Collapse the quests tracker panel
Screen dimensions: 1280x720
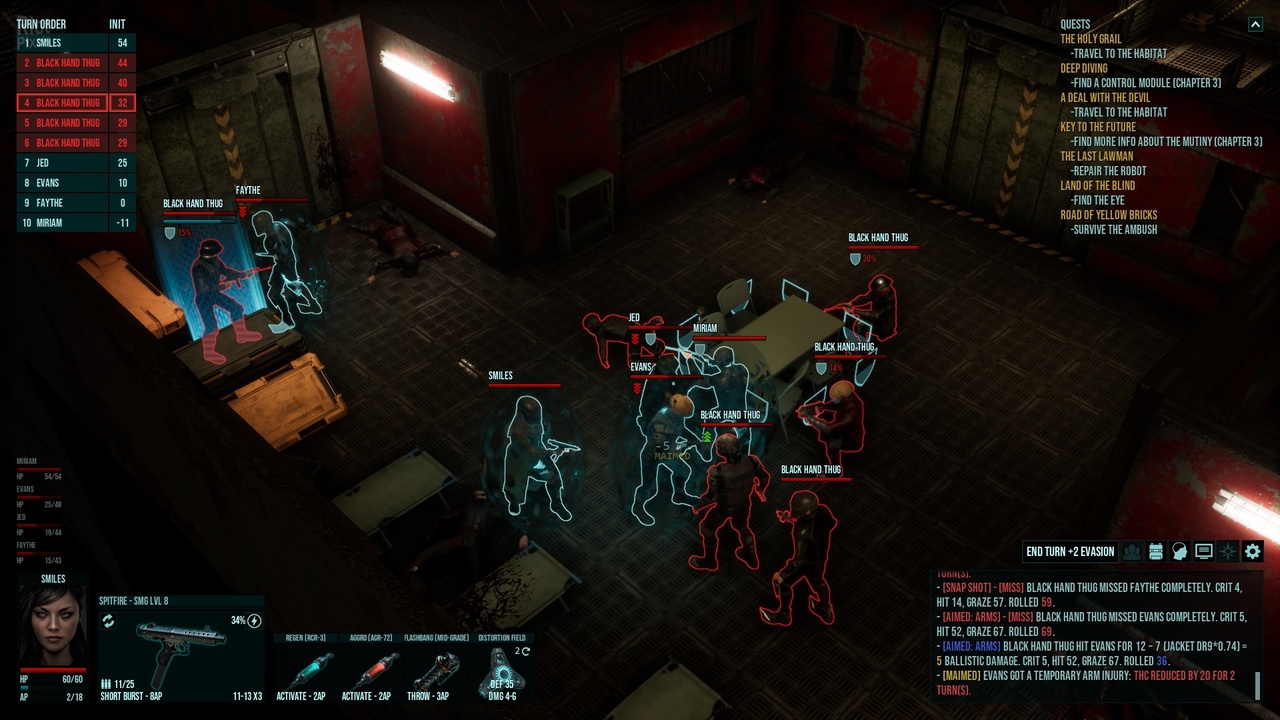pos(1255,25)
